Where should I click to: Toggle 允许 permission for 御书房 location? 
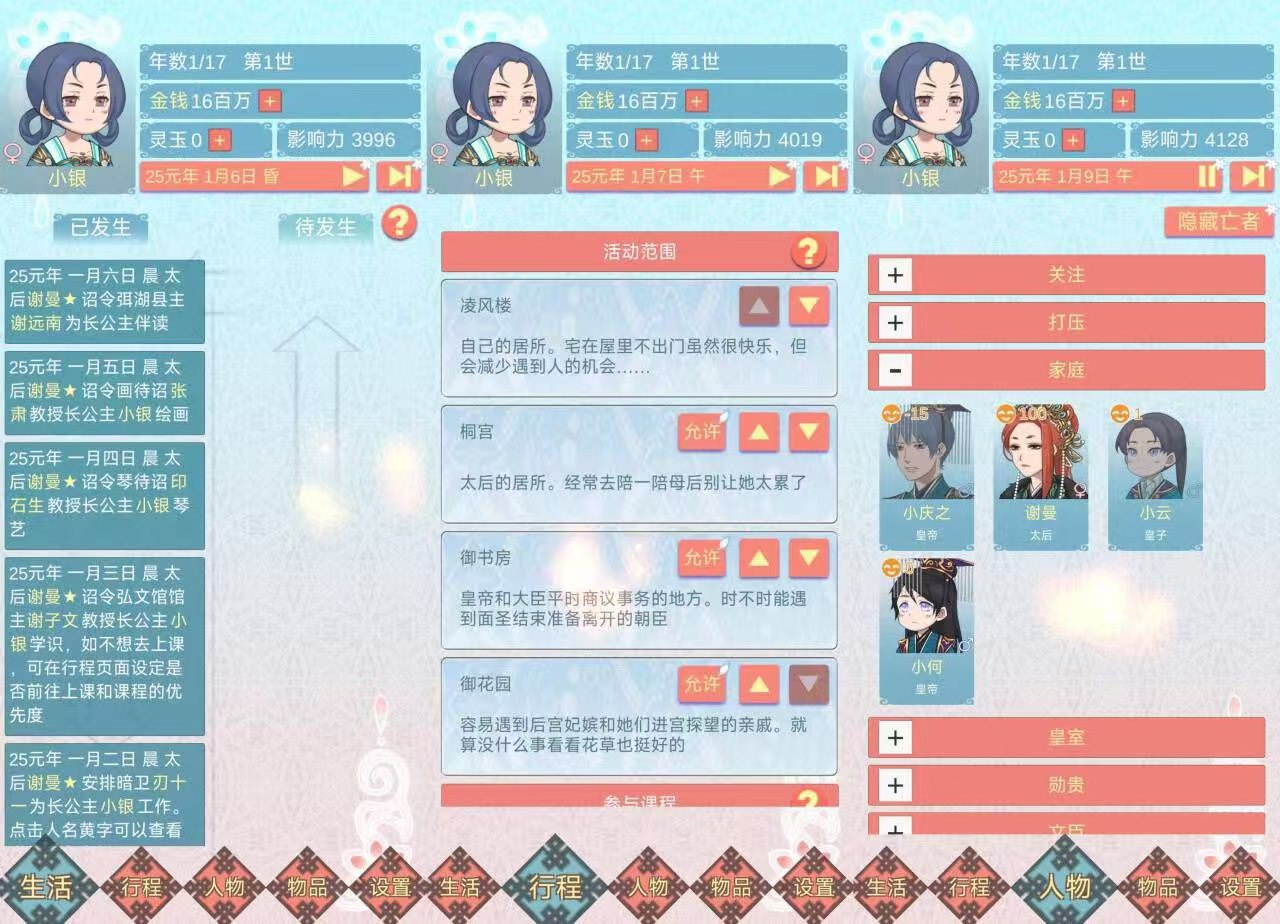[x=703, y=559]
